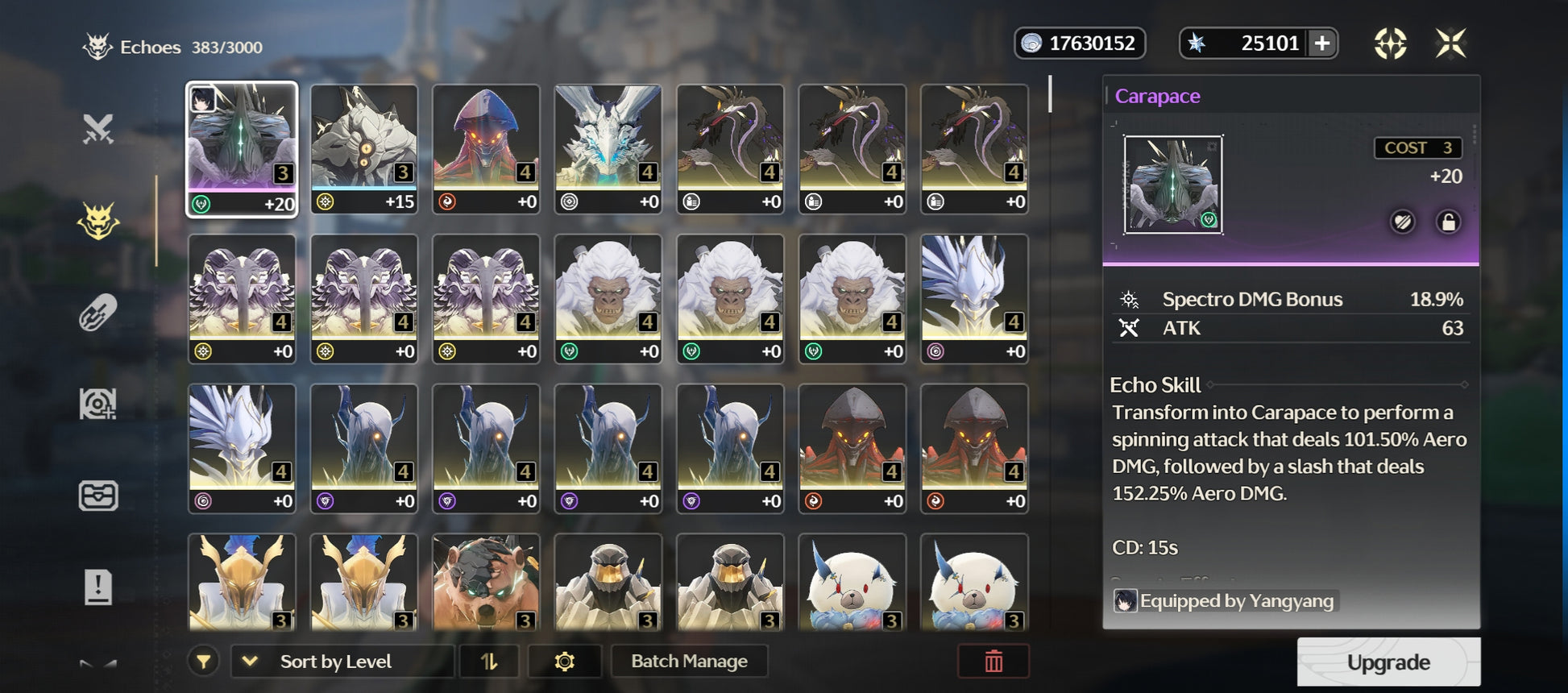This screenshot has width=1568, height=693.
Task: Switch to the pill-shaped resources tab
Action: pos(98,313)
